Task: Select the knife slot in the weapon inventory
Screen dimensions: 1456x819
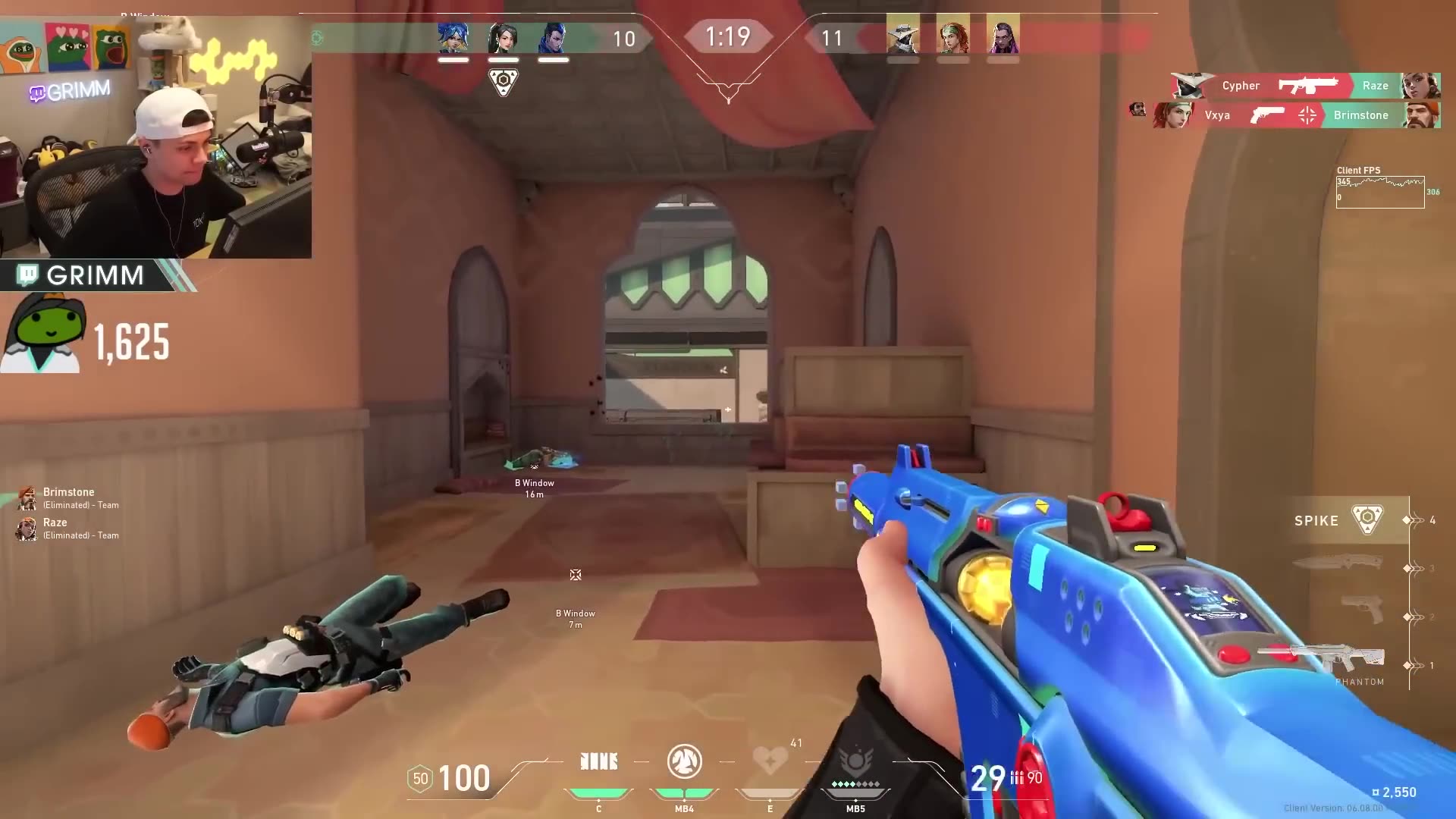Action: pyautogui.click(x=1338, y=563)
